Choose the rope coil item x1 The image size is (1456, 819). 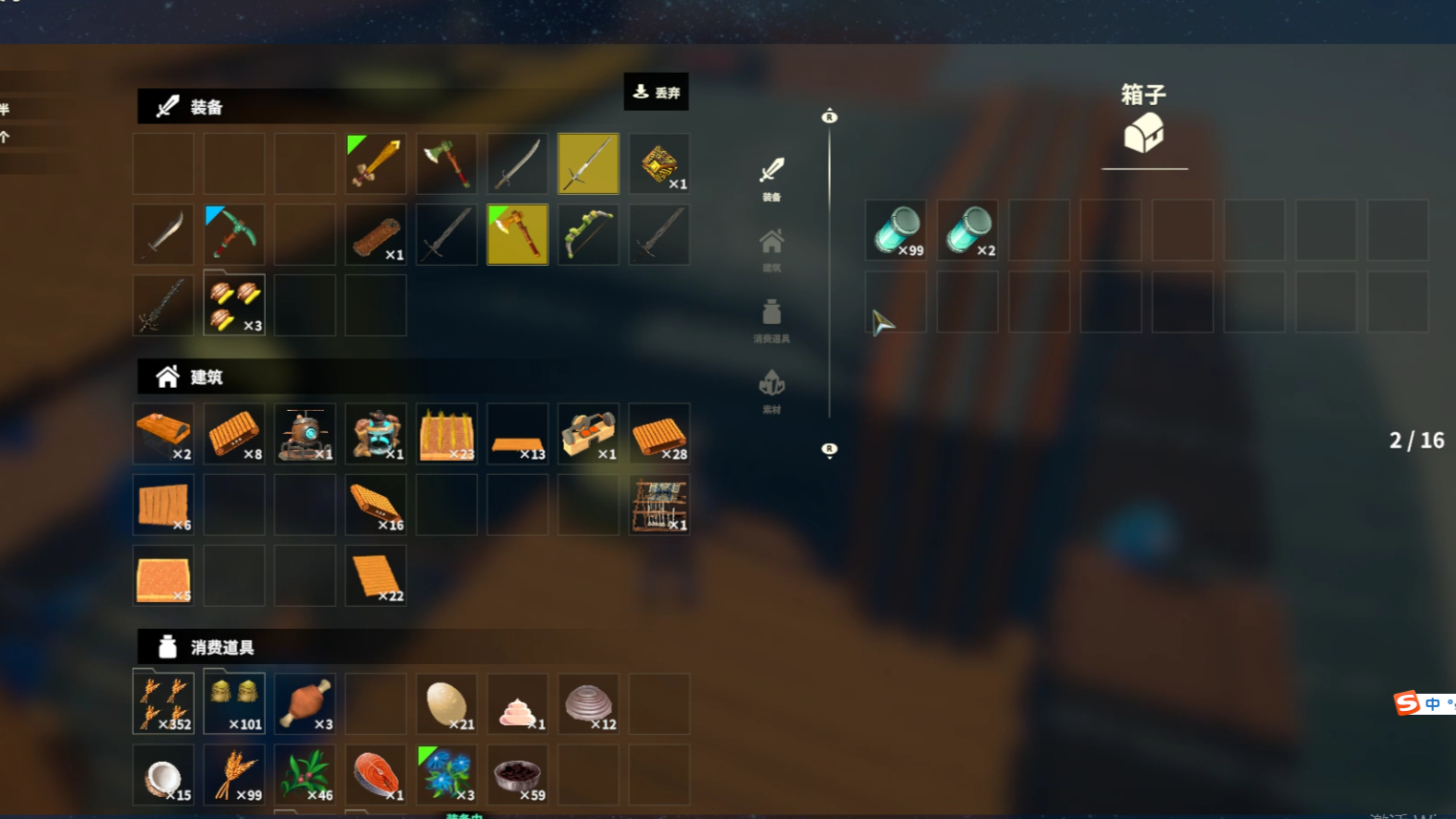(376, 234)
